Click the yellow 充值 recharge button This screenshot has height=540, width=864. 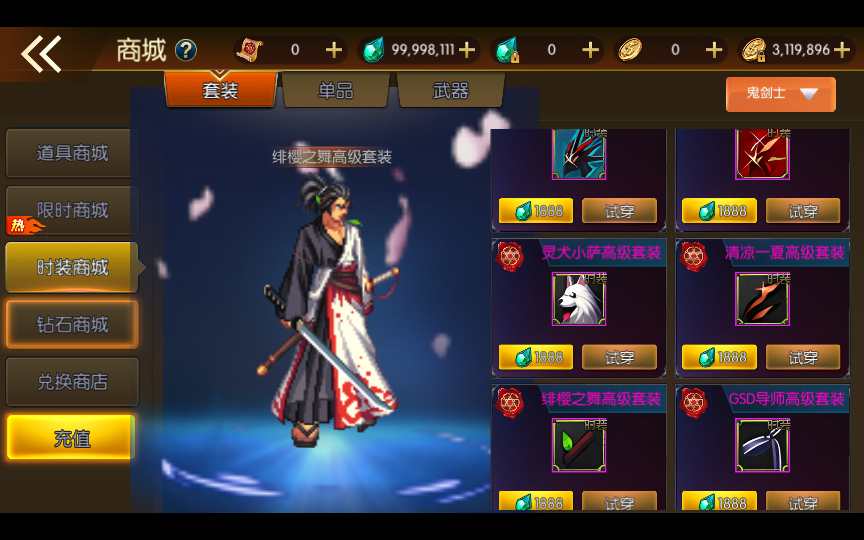[x=71, y=438]
